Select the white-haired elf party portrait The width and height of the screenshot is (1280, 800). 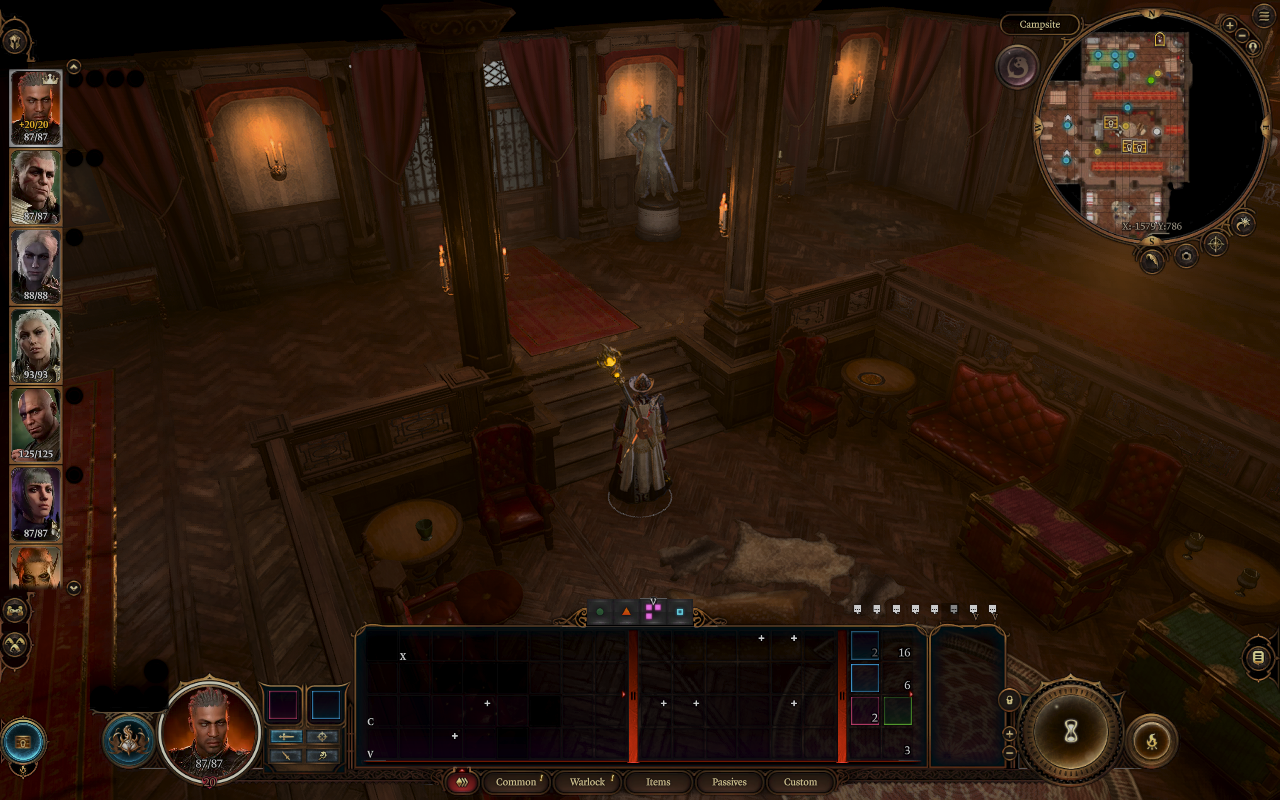point(36,345)
